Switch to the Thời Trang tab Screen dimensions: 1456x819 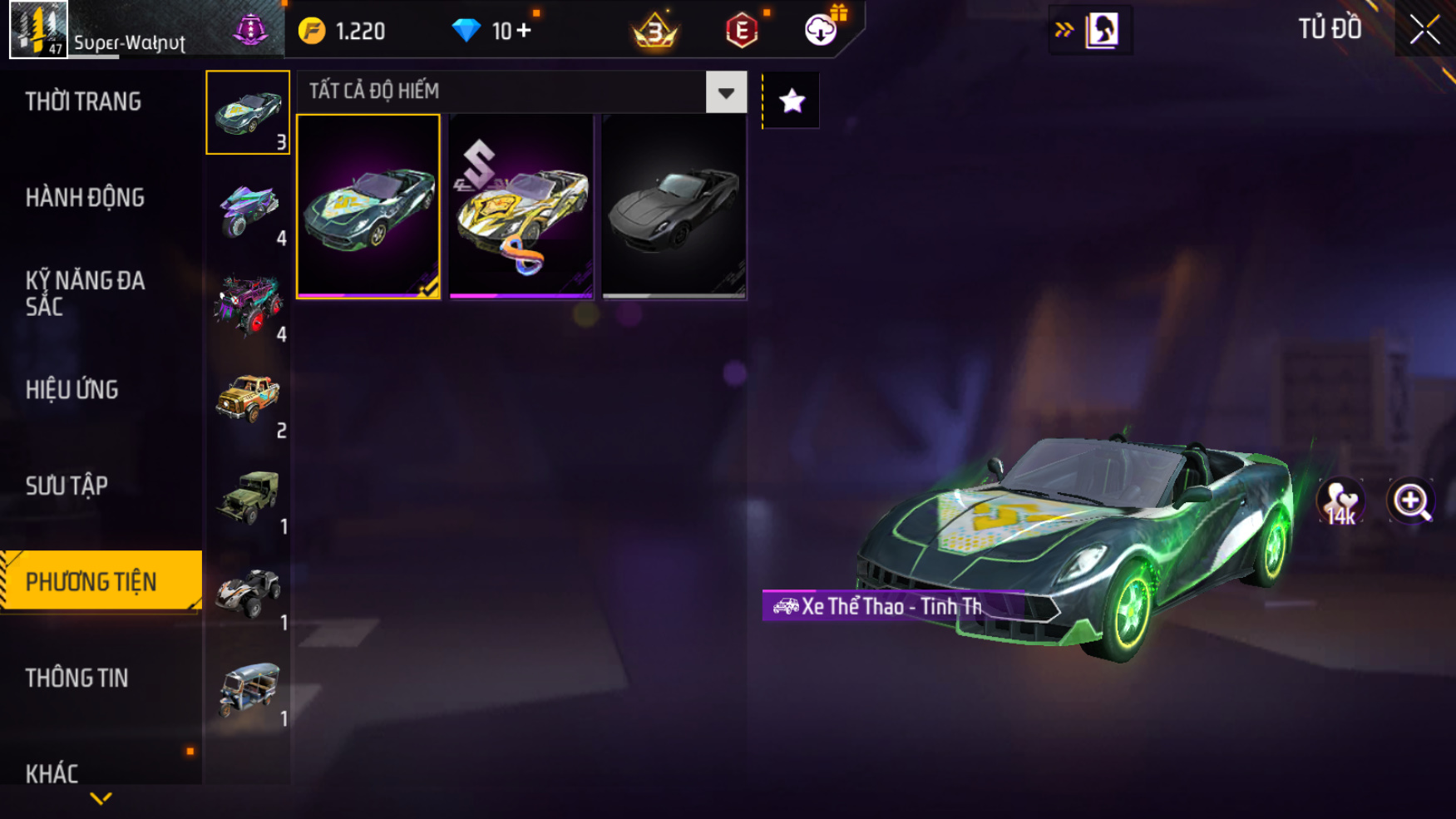[x=83, y=101]
